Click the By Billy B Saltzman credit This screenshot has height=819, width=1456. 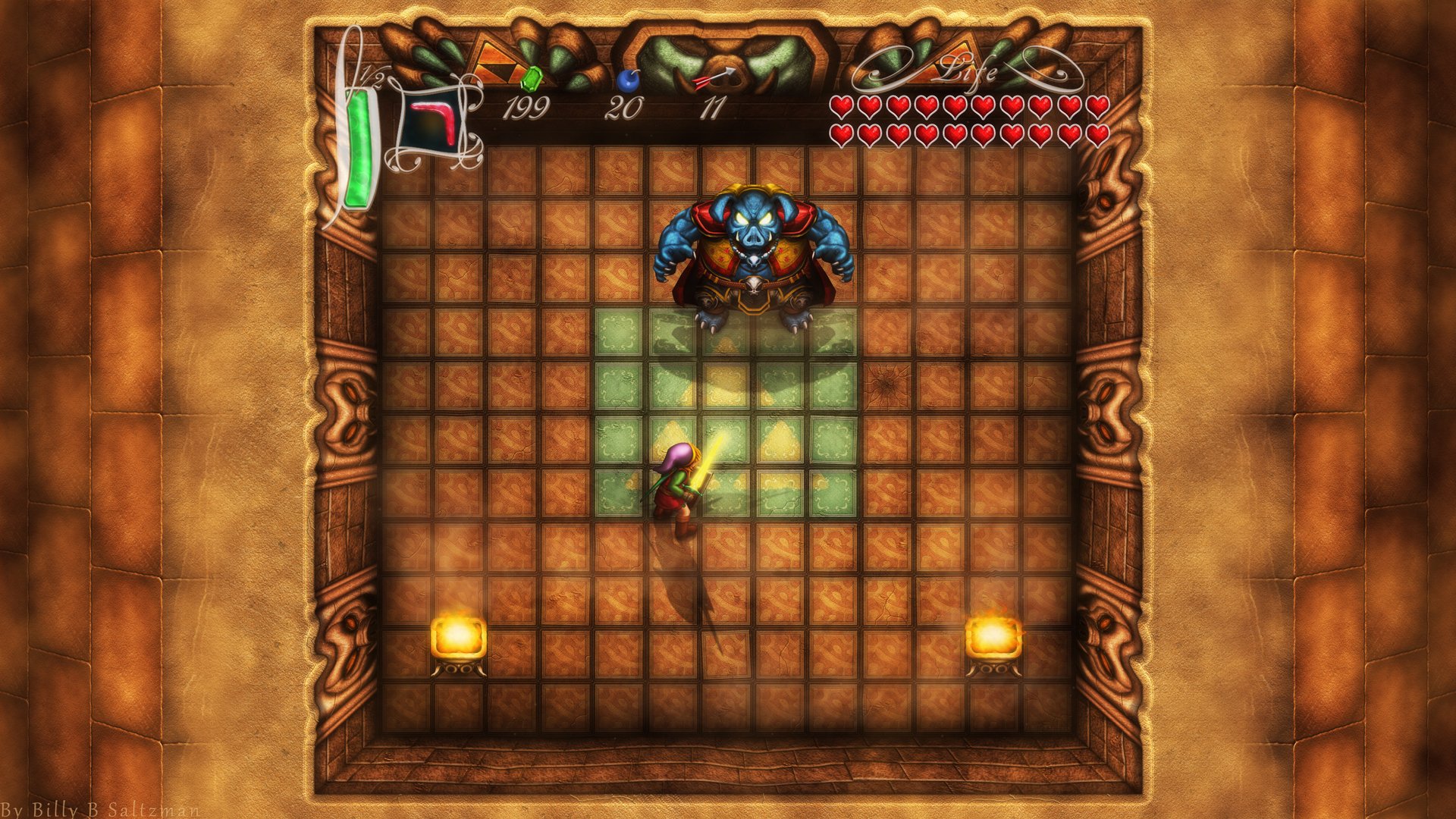click(99, 808)
